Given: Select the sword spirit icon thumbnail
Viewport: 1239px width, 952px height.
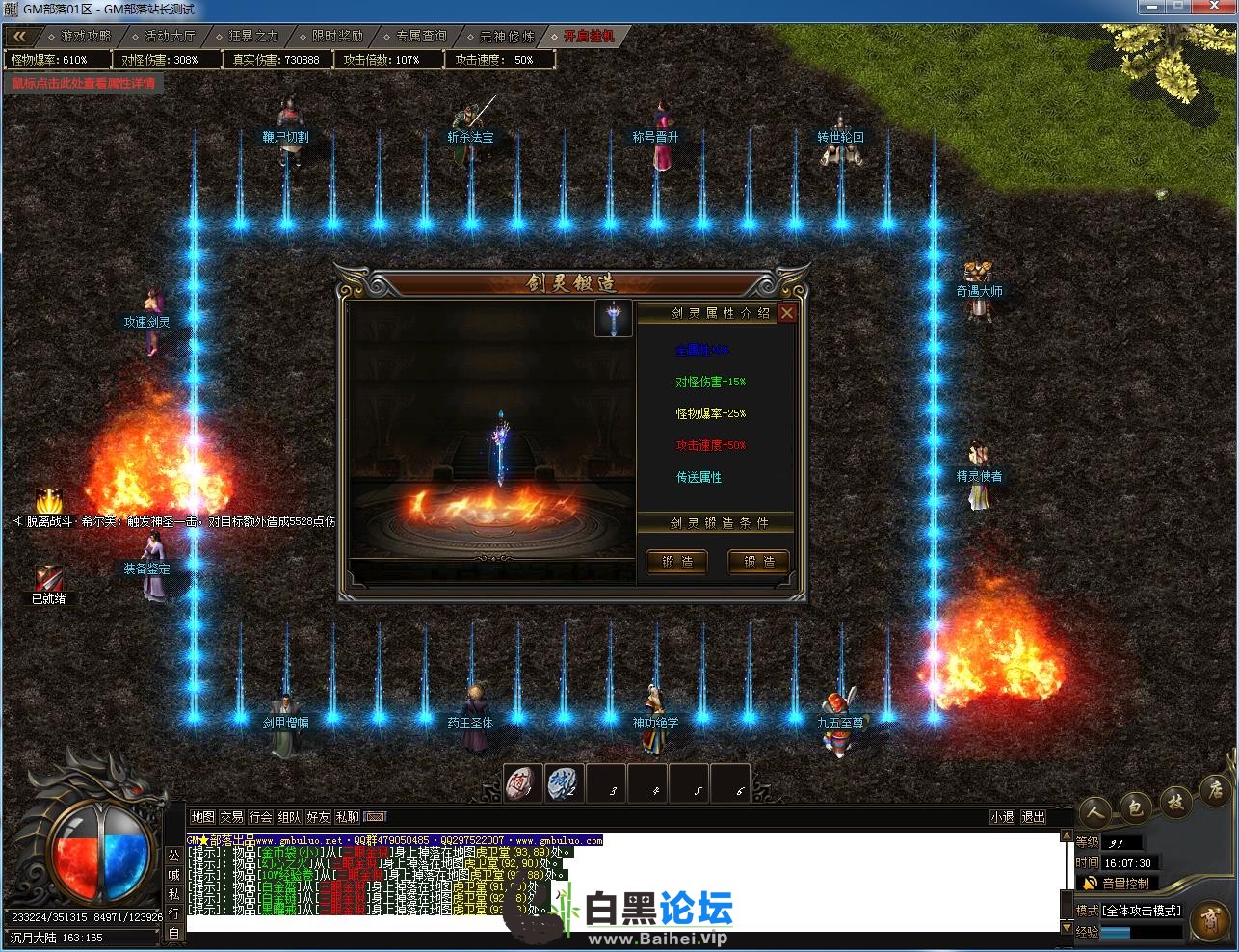Looking at the screenshot, I should 613,318.
